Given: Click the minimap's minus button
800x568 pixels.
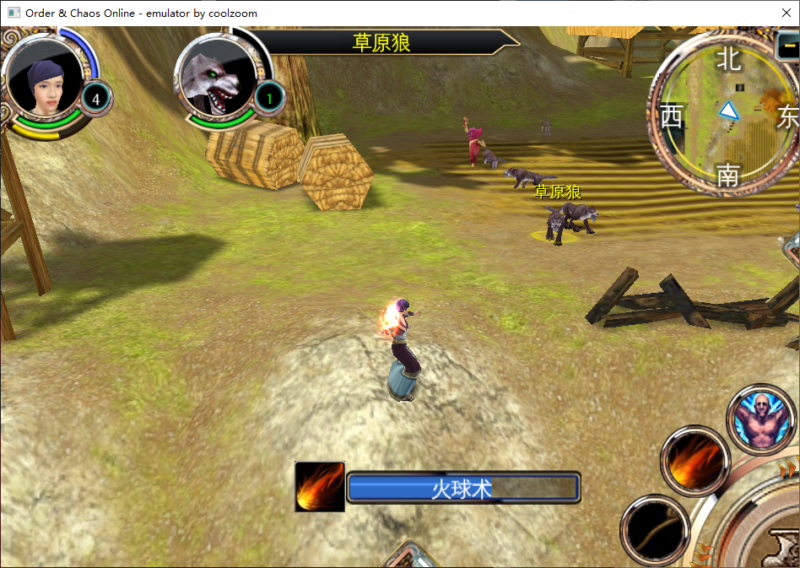Looking at the screenshot, I should click(788, 46).
